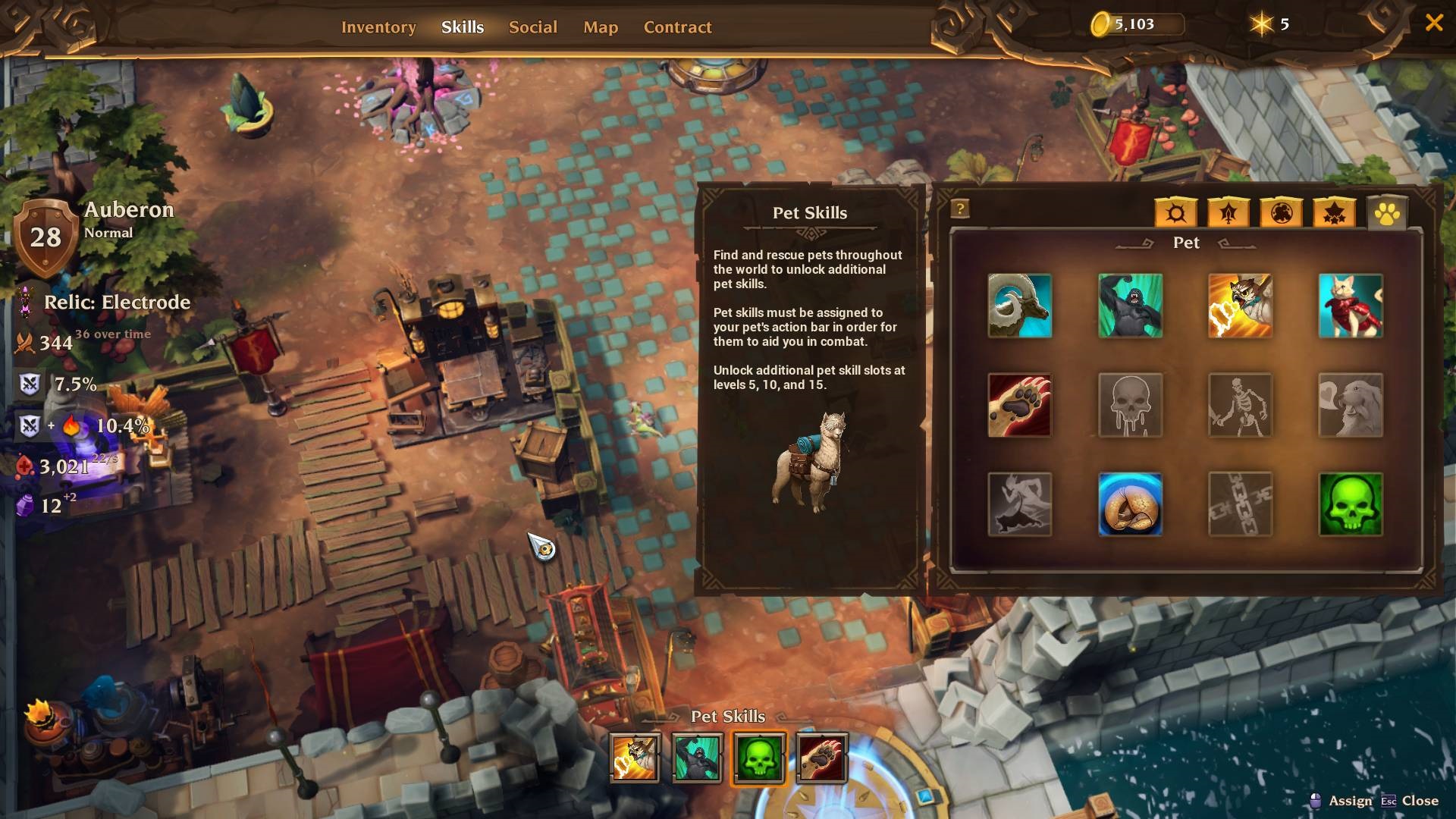The width and height of the screenshot is (1456, 819).
Task: Select the locked crossed chains skill
Action: (1240, 504)
